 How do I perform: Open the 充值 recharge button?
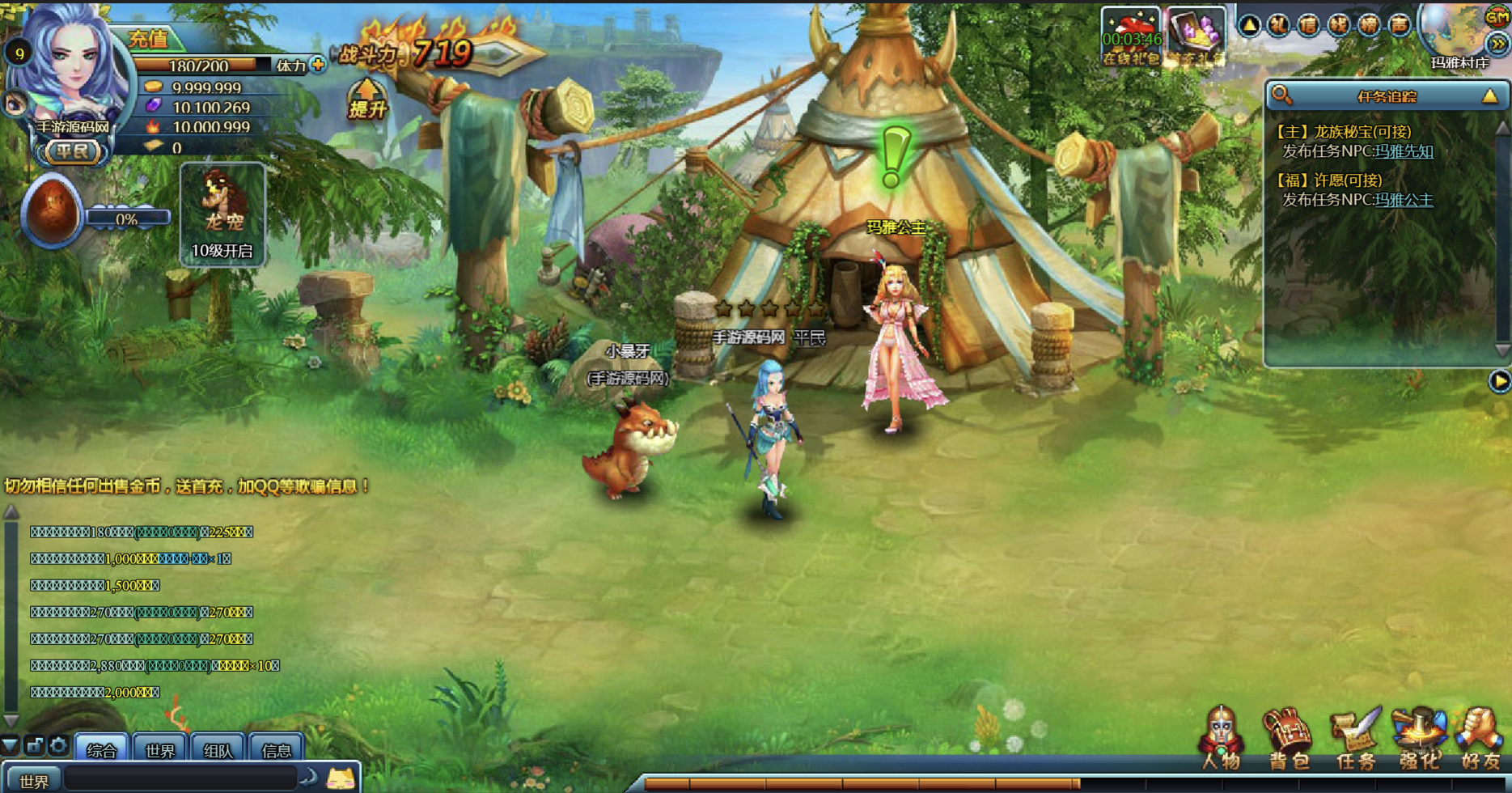[149, 38]
